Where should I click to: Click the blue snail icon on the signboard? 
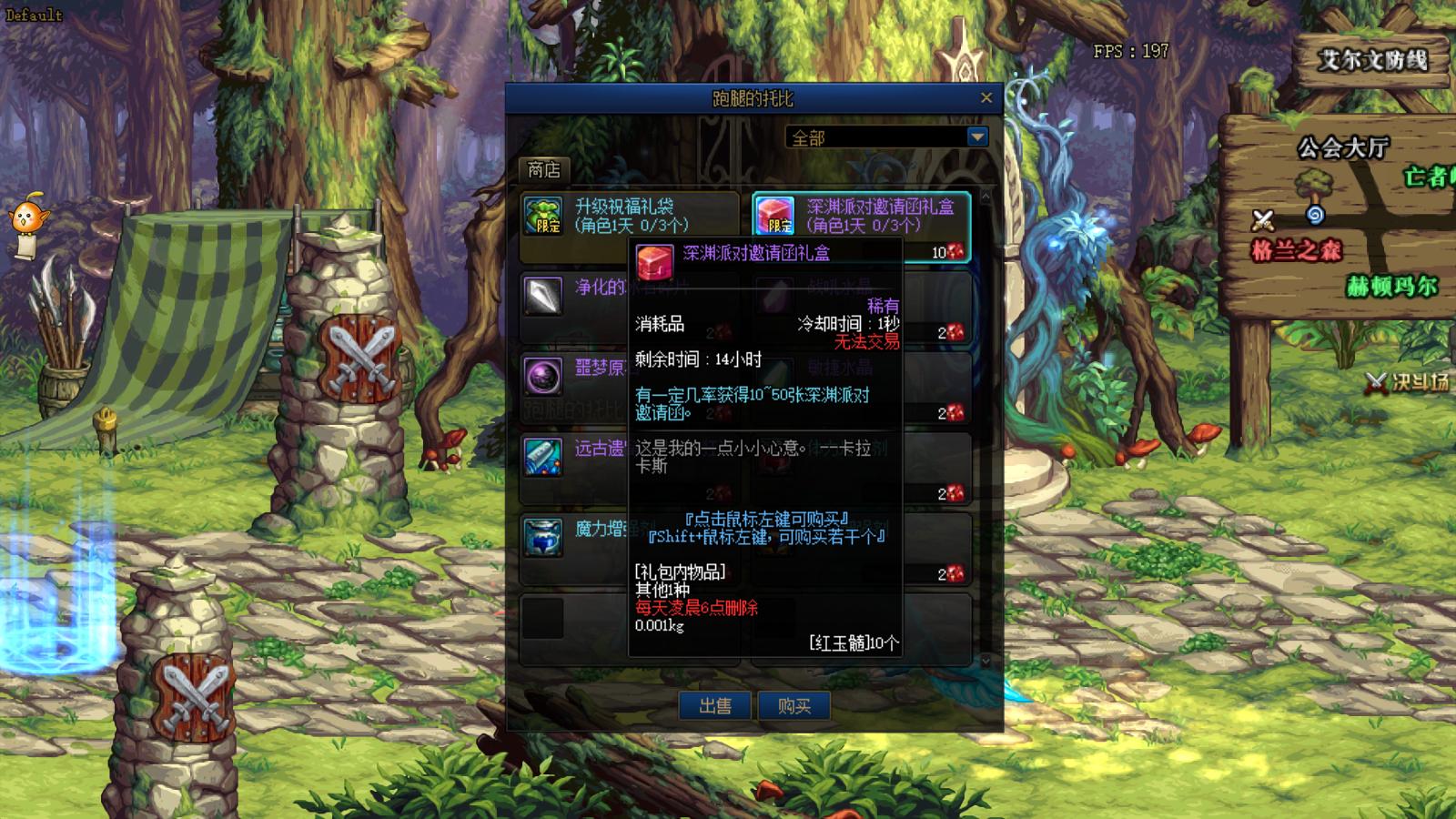pos(1314,216)
